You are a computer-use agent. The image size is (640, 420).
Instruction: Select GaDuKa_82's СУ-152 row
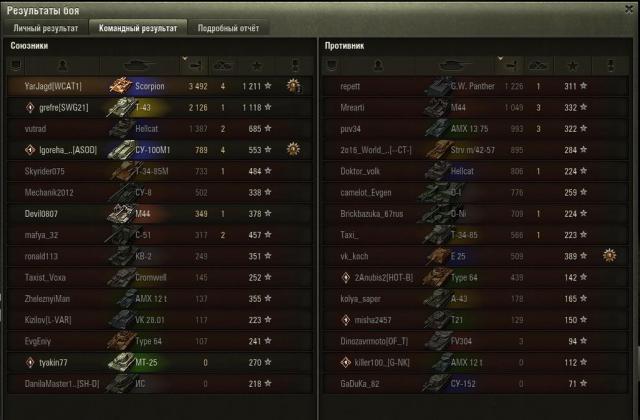click(470, 382)
